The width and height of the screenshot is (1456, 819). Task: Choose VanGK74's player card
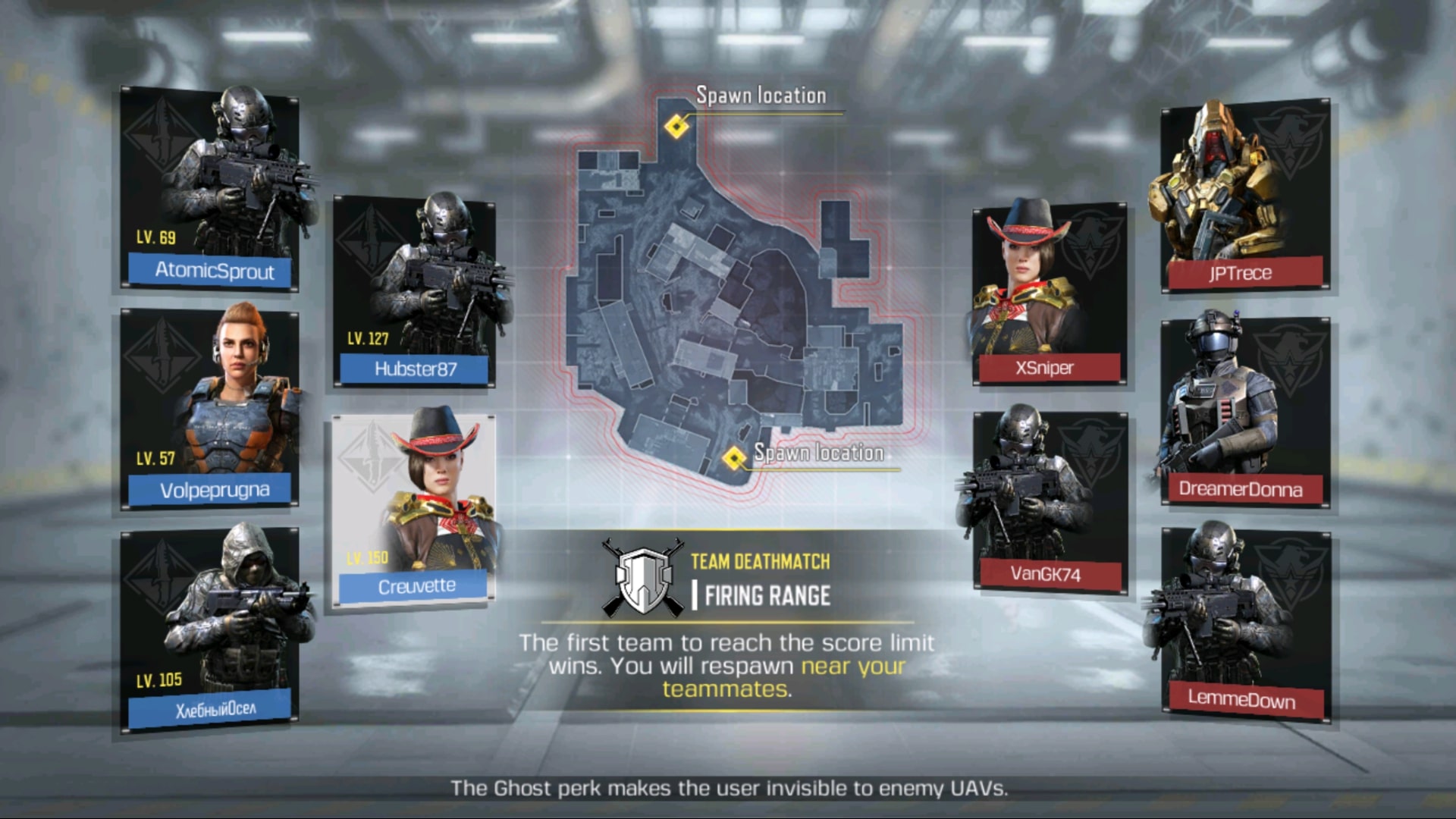click(1049, 502)
